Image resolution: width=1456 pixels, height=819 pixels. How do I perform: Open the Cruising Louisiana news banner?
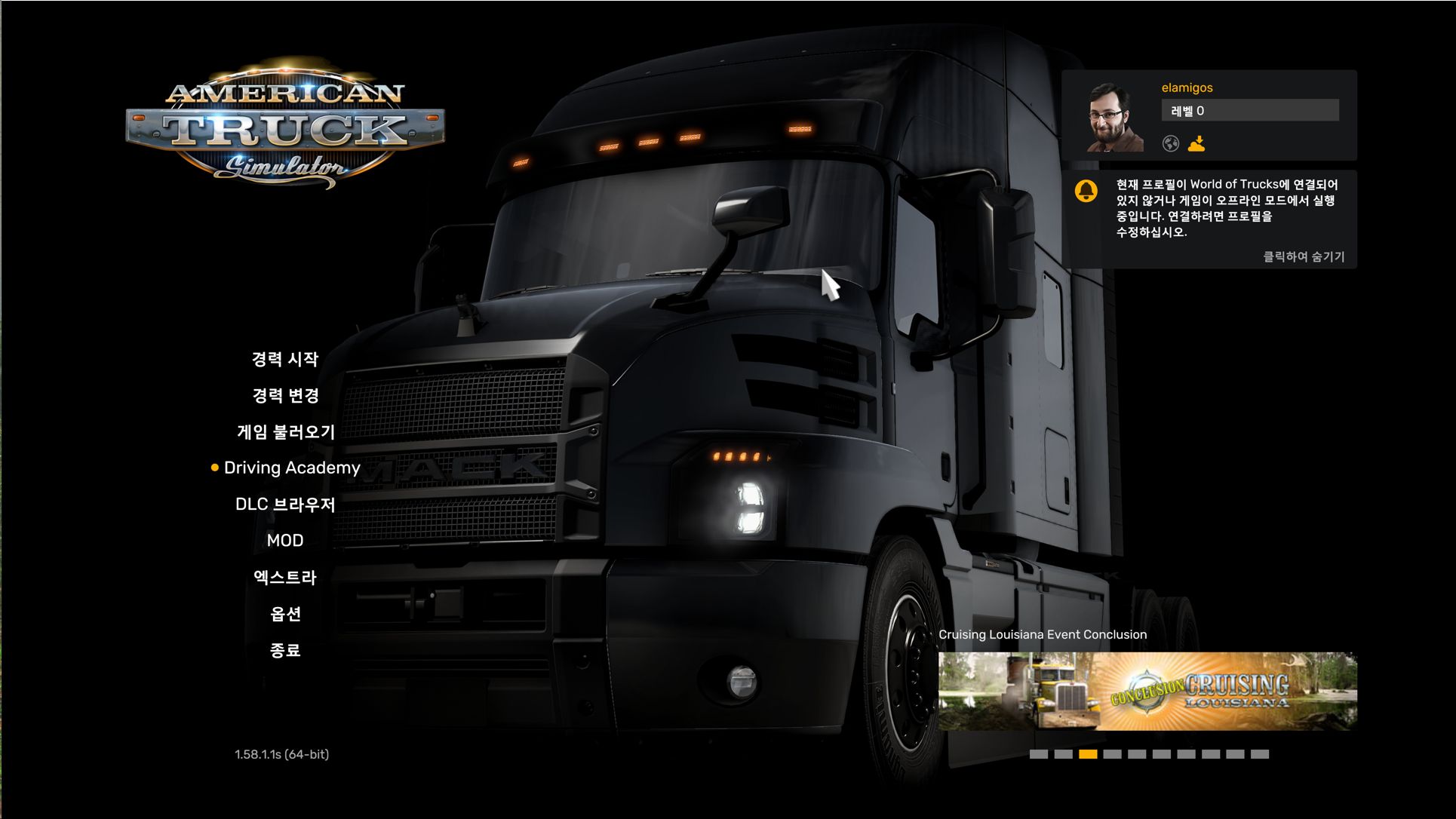(1147, 691)
